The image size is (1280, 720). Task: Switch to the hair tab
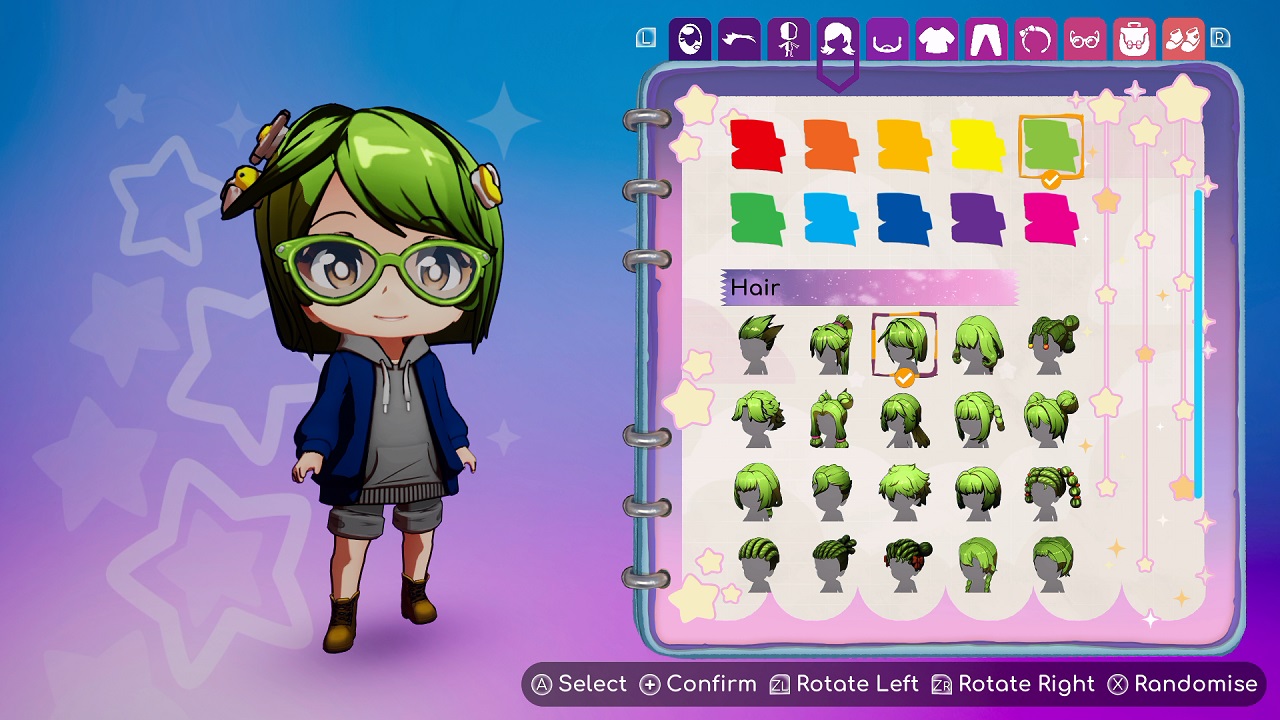[x=838, y=40]
